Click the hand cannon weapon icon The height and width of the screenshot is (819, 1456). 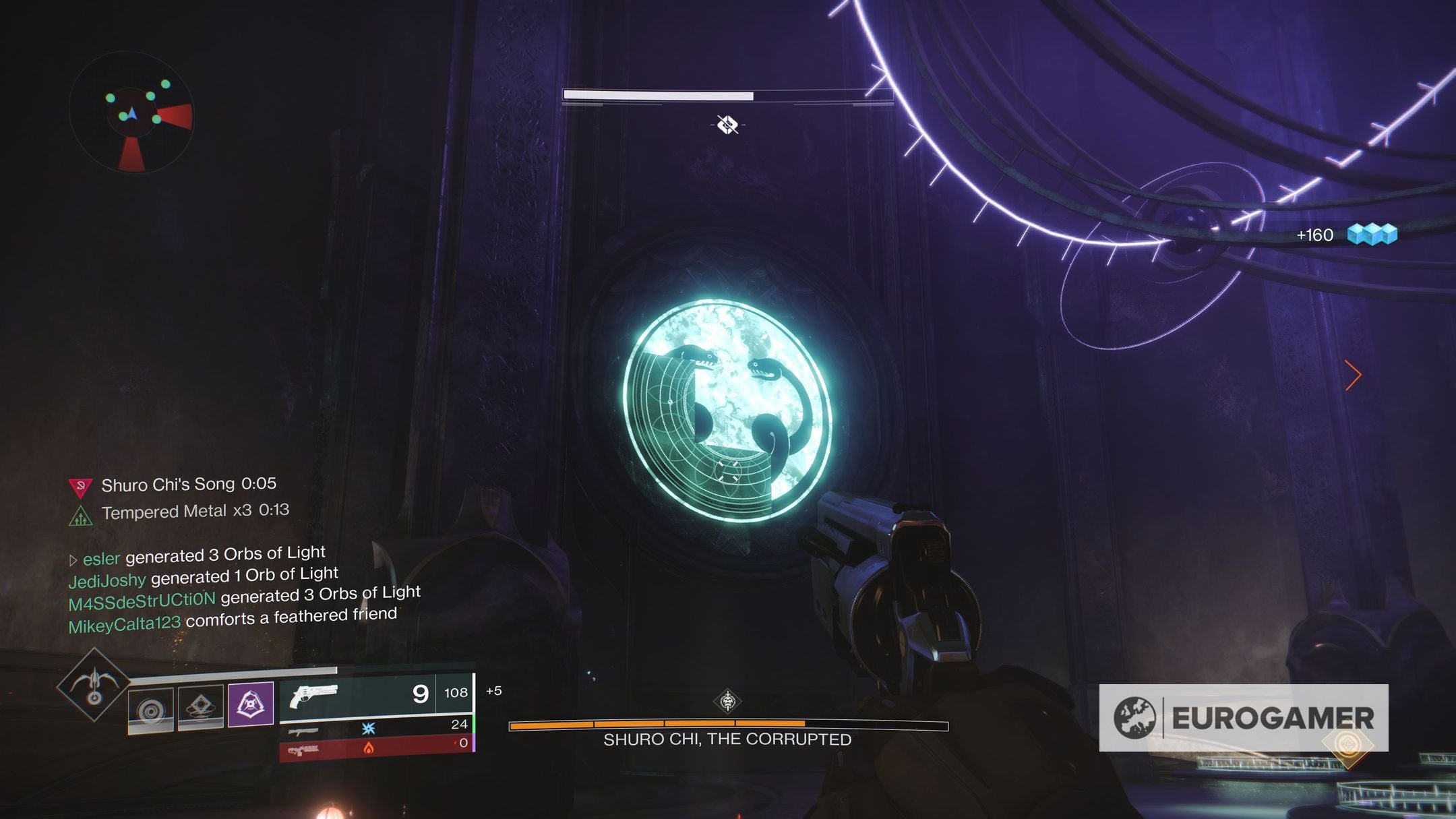tap(313, 696)
